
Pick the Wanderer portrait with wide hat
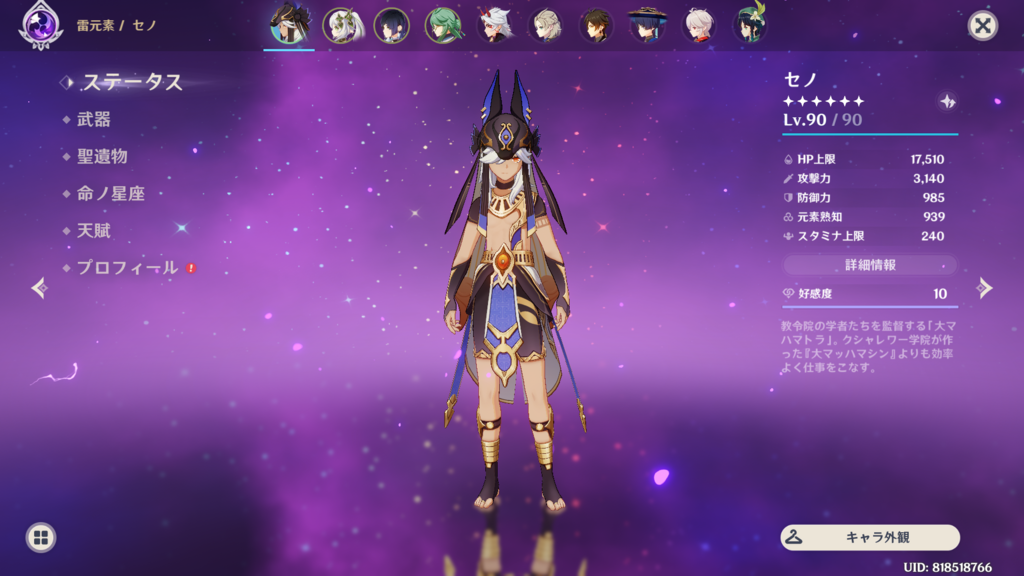click(x=647, y=25)
